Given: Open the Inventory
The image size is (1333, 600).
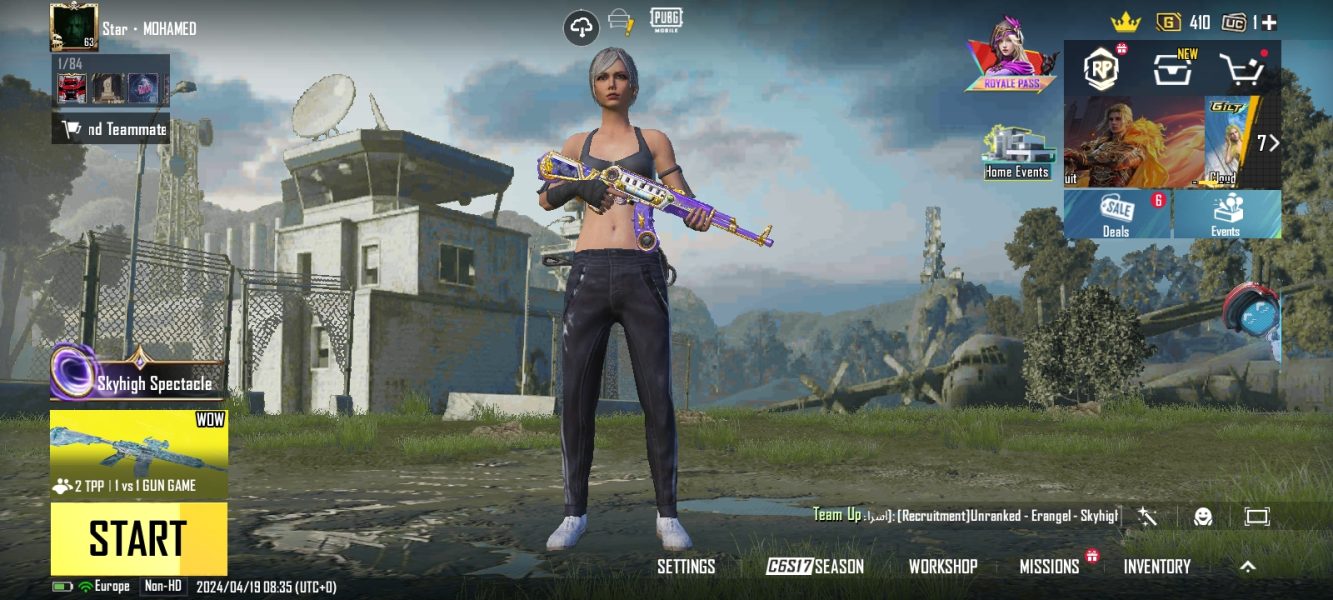Looking at the screenshot, I should tap(1157, 566).
